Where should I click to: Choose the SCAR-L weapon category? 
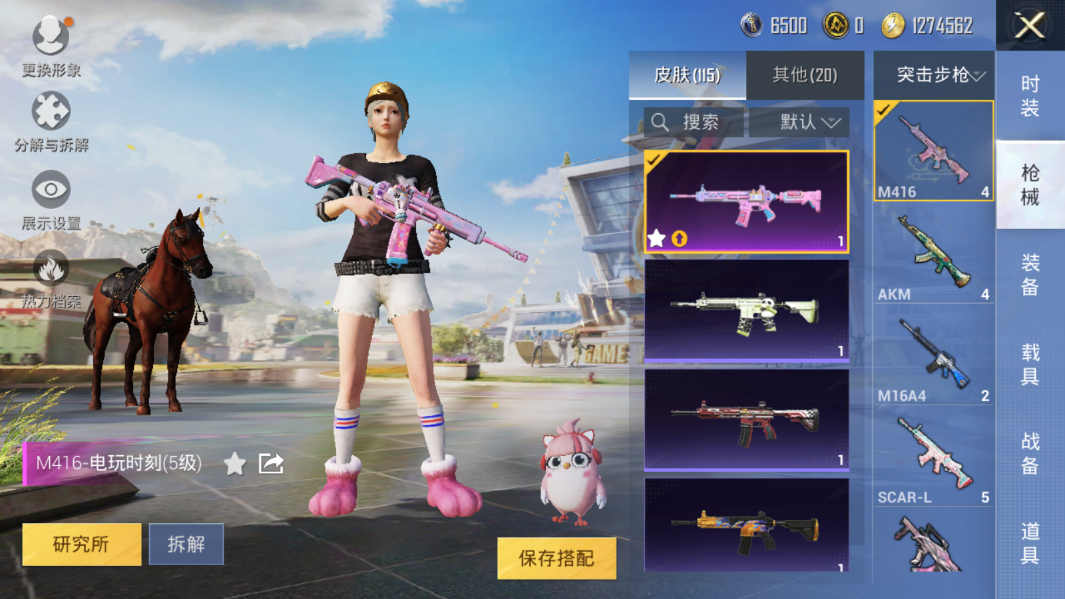tap(933, 456)
